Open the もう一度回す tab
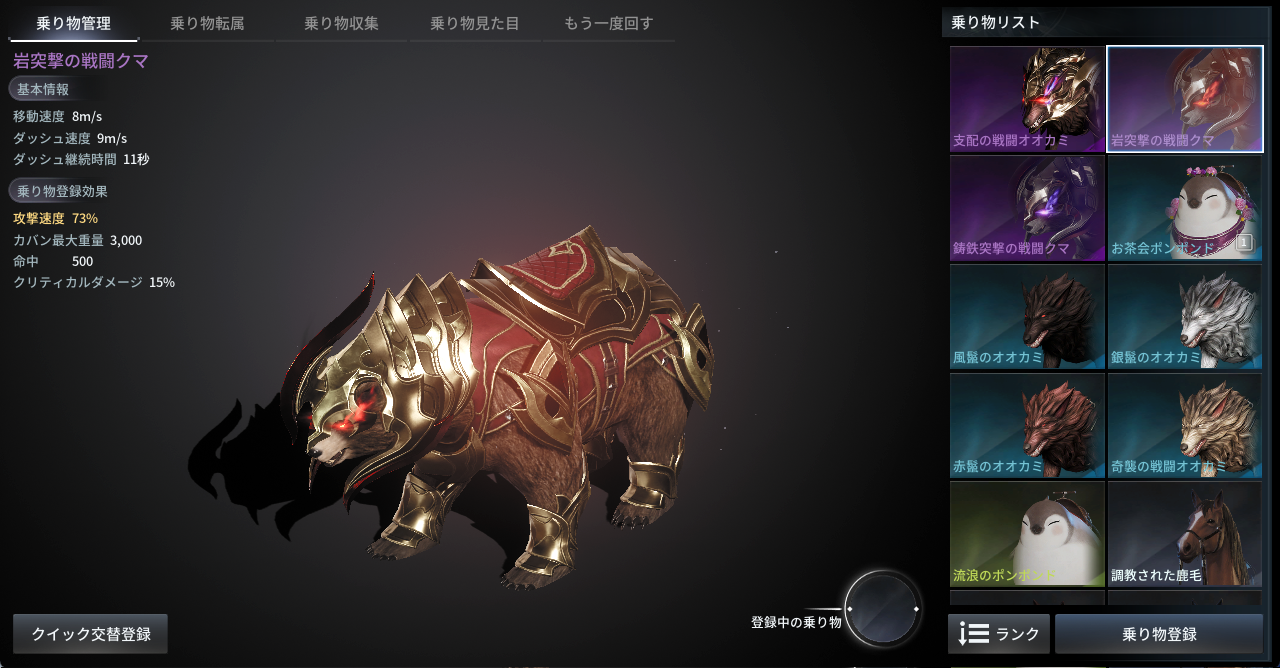 coord(608,24)
